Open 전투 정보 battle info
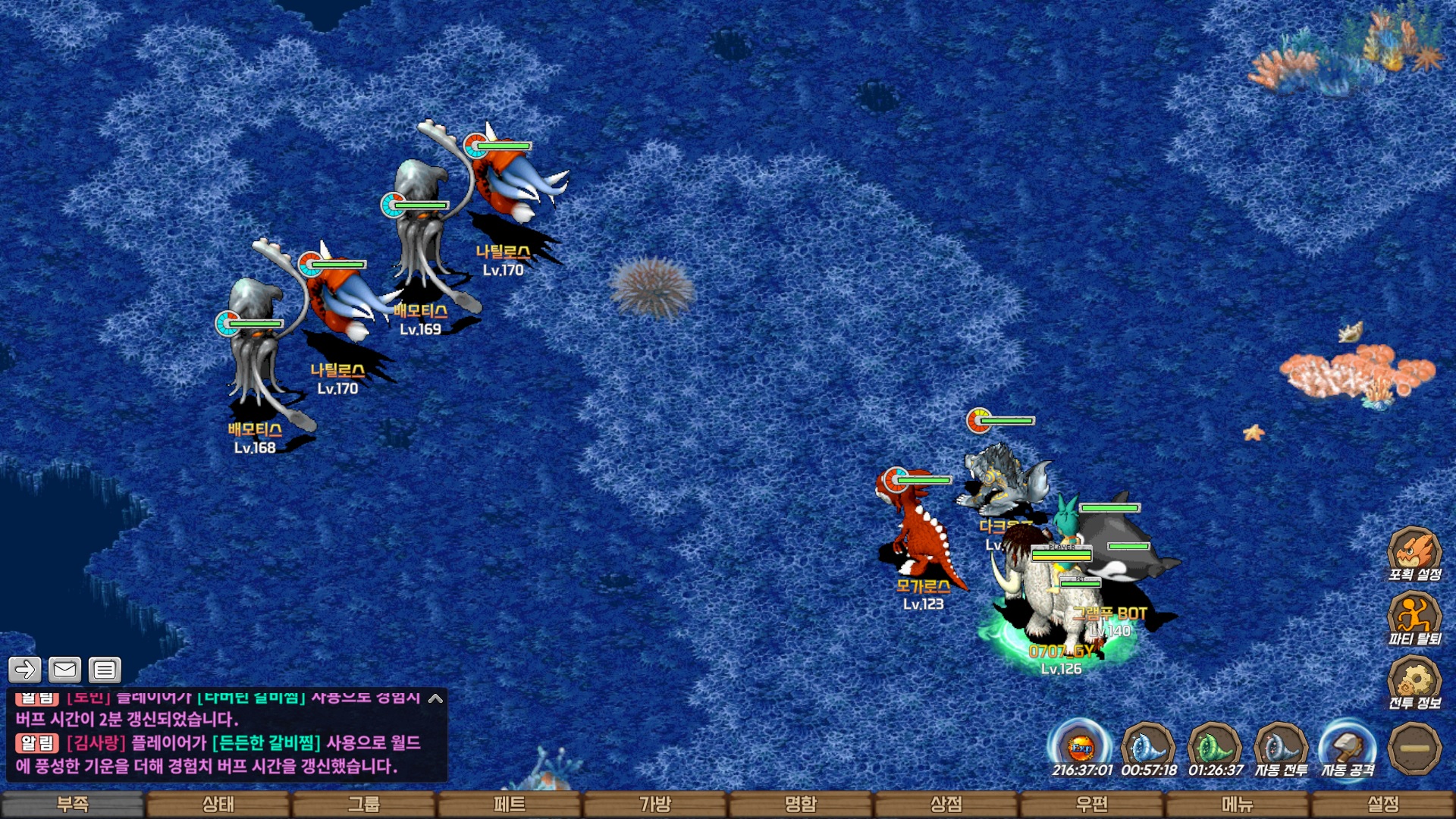The image size is (1456, 819). pyautogui.click(x=1414, y=682)
